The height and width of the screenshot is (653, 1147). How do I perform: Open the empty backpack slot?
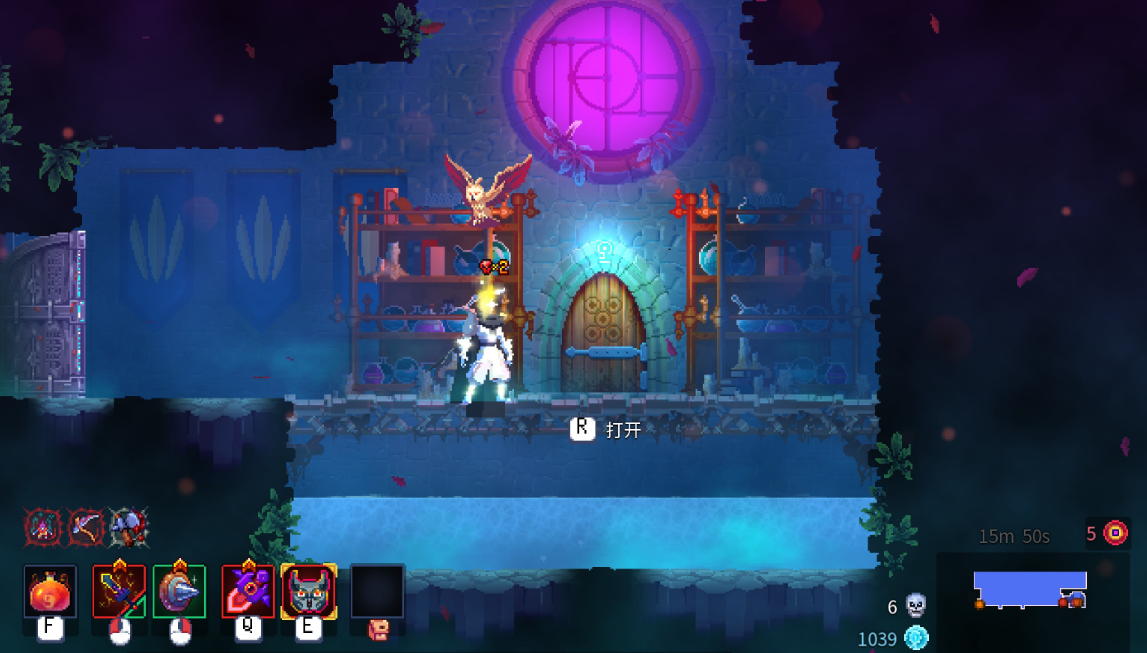coord(377,592)
